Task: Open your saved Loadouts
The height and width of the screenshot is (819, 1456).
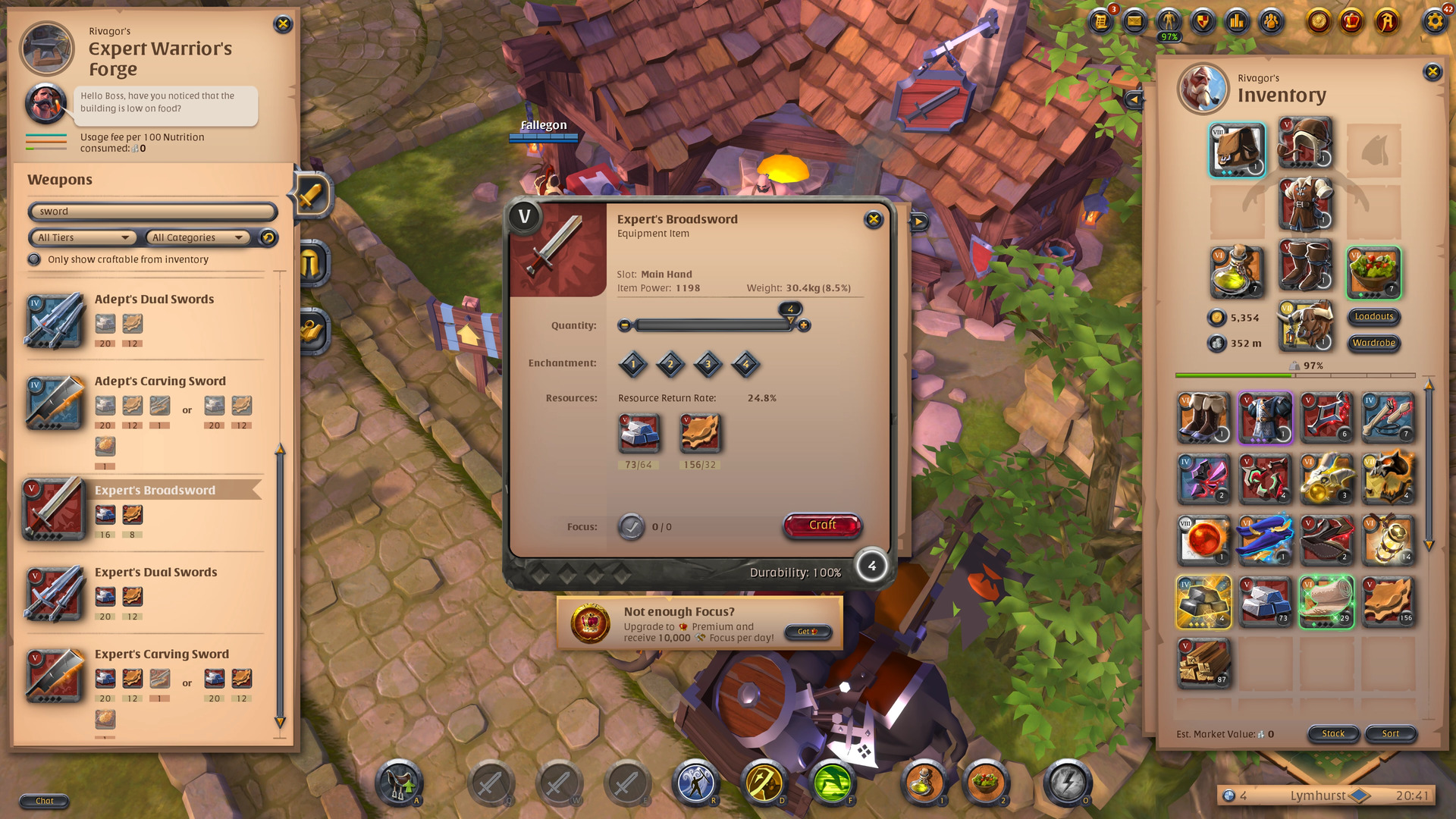Action: pos(1373,317)
